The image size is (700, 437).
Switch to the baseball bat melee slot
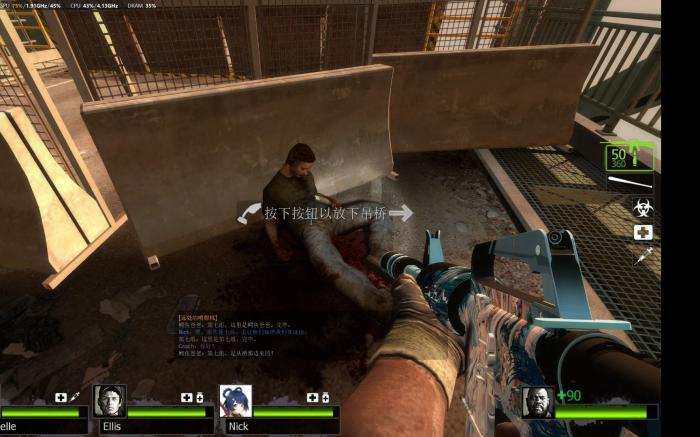(x=630, y=183)
